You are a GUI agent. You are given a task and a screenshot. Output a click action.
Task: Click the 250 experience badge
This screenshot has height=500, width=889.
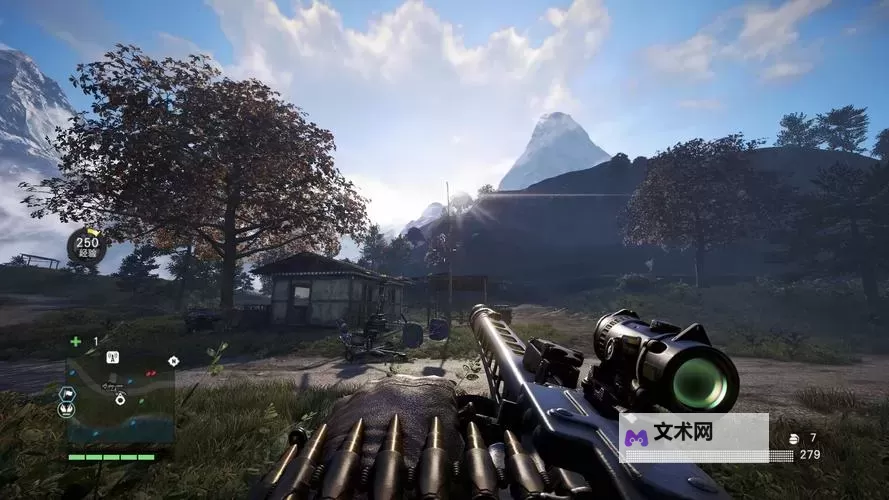87,245
